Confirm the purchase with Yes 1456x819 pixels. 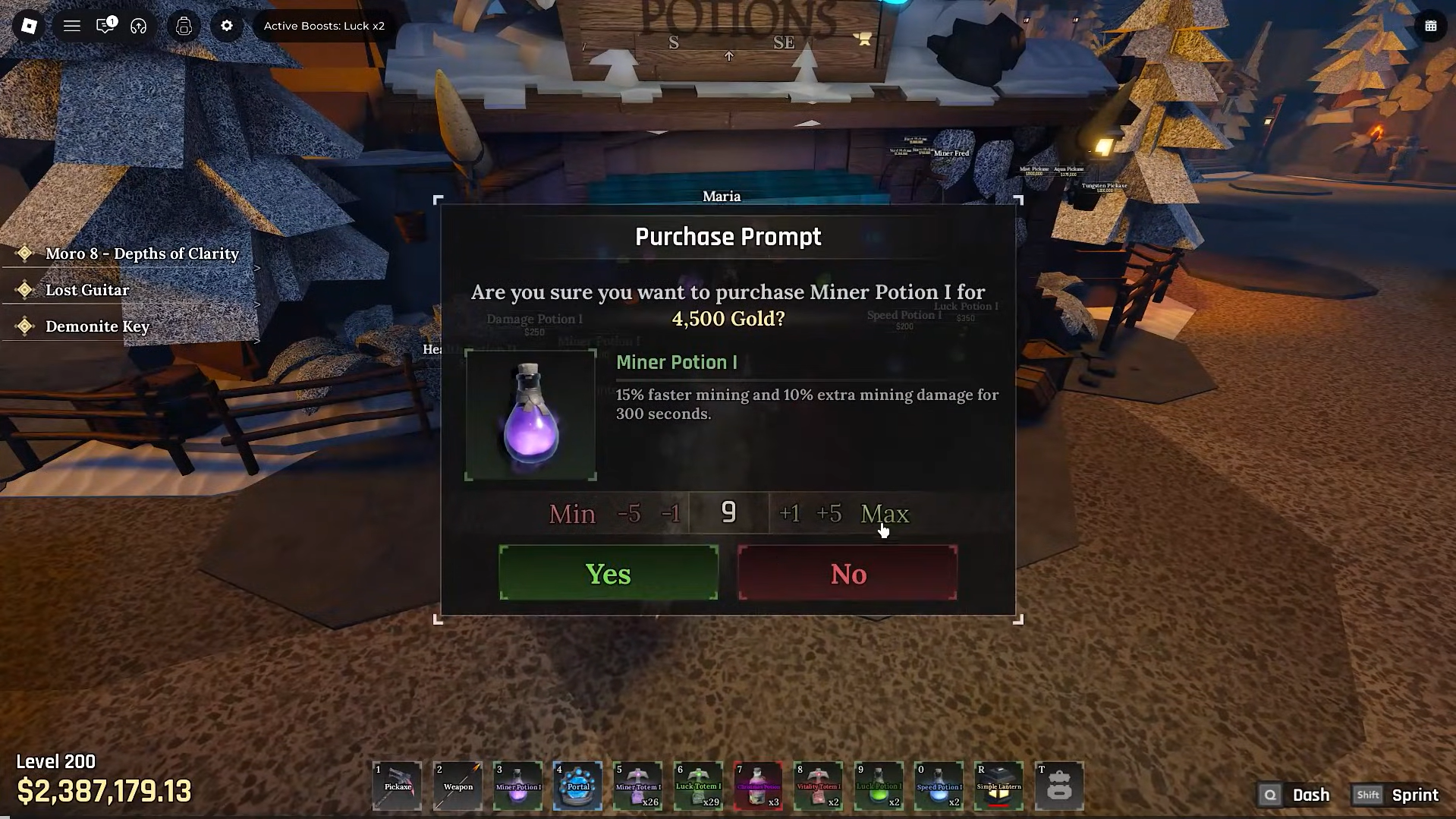pyautogui.click(x=609, y=573)
